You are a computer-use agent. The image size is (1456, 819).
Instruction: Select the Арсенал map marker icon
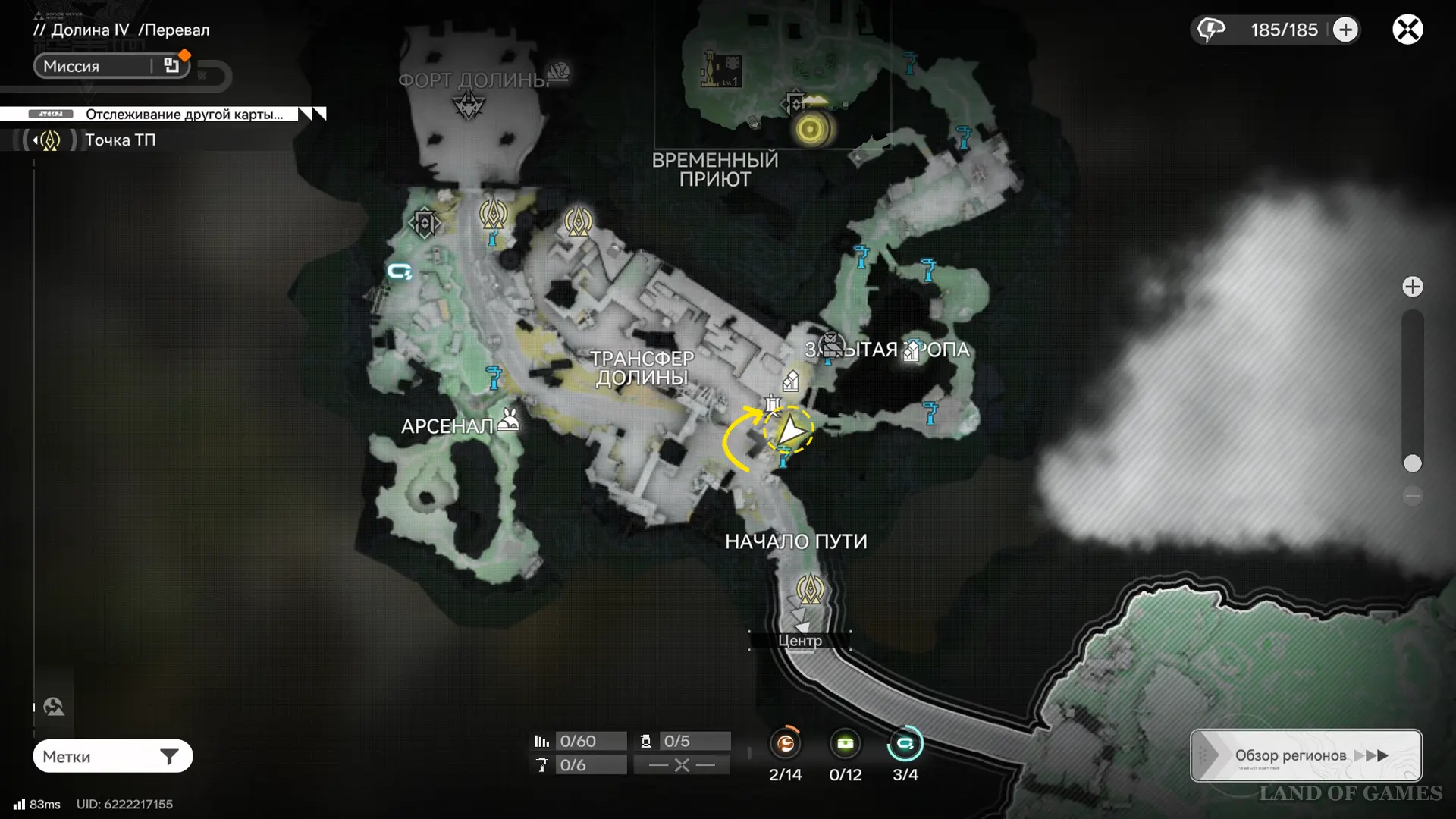click(509, 421)
